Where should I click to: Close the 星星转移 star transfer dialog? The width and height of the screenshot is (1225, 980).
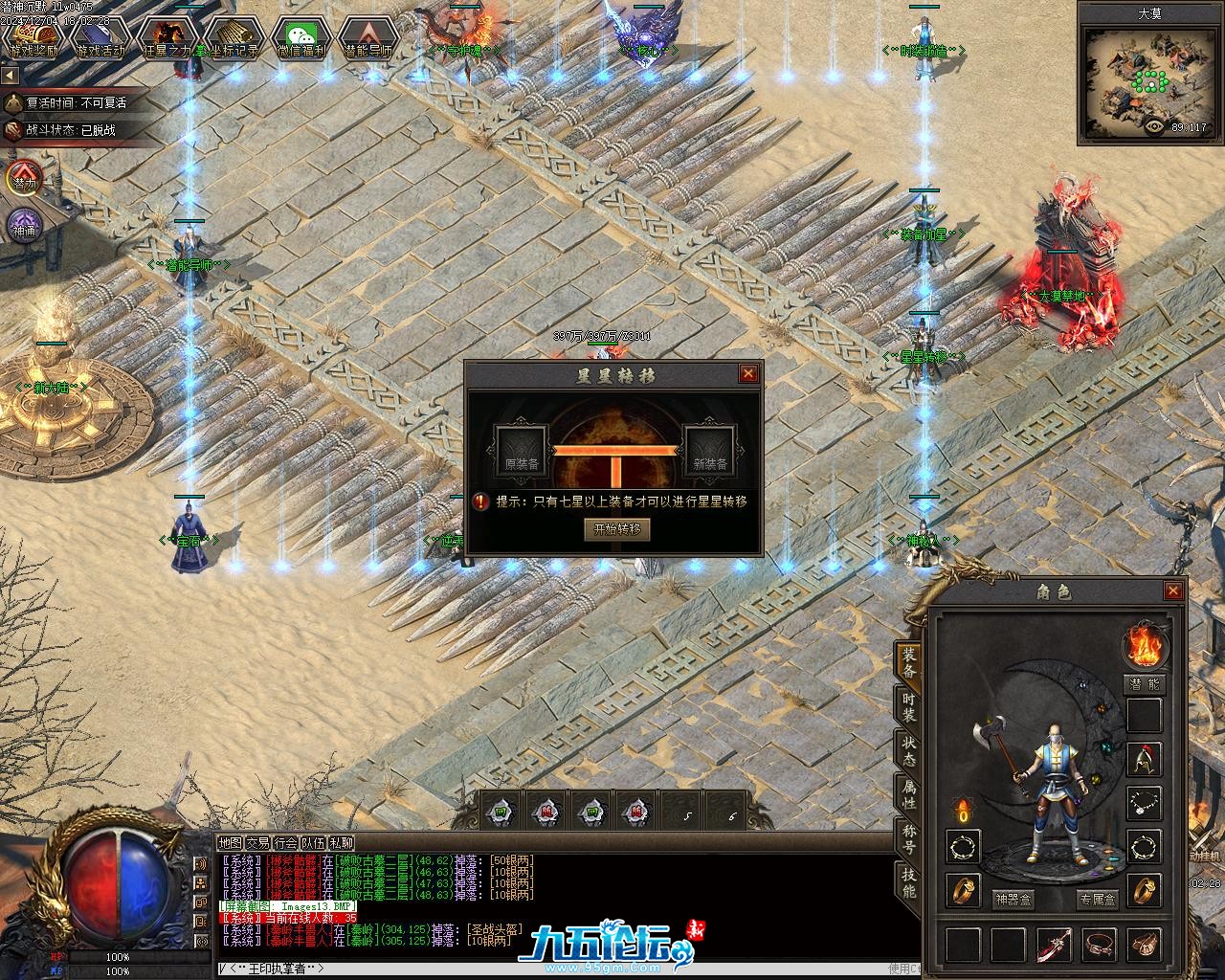(x=748, y=373)
